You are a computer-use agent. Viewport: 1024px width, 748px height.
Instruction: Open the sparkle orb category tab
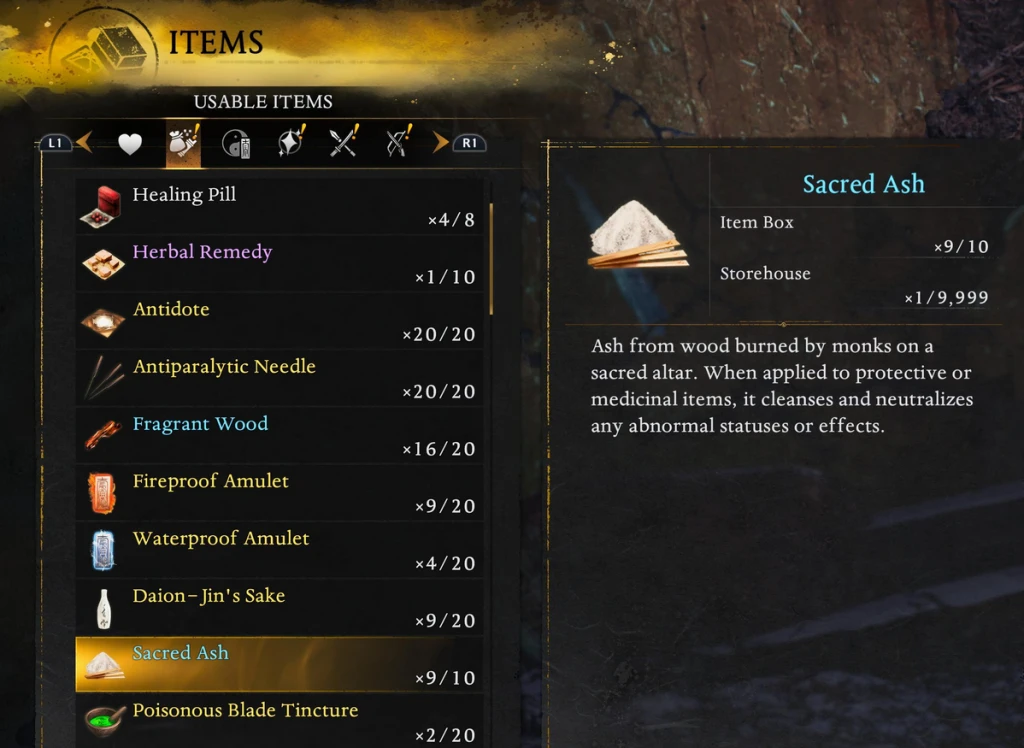tap(290, 144)
